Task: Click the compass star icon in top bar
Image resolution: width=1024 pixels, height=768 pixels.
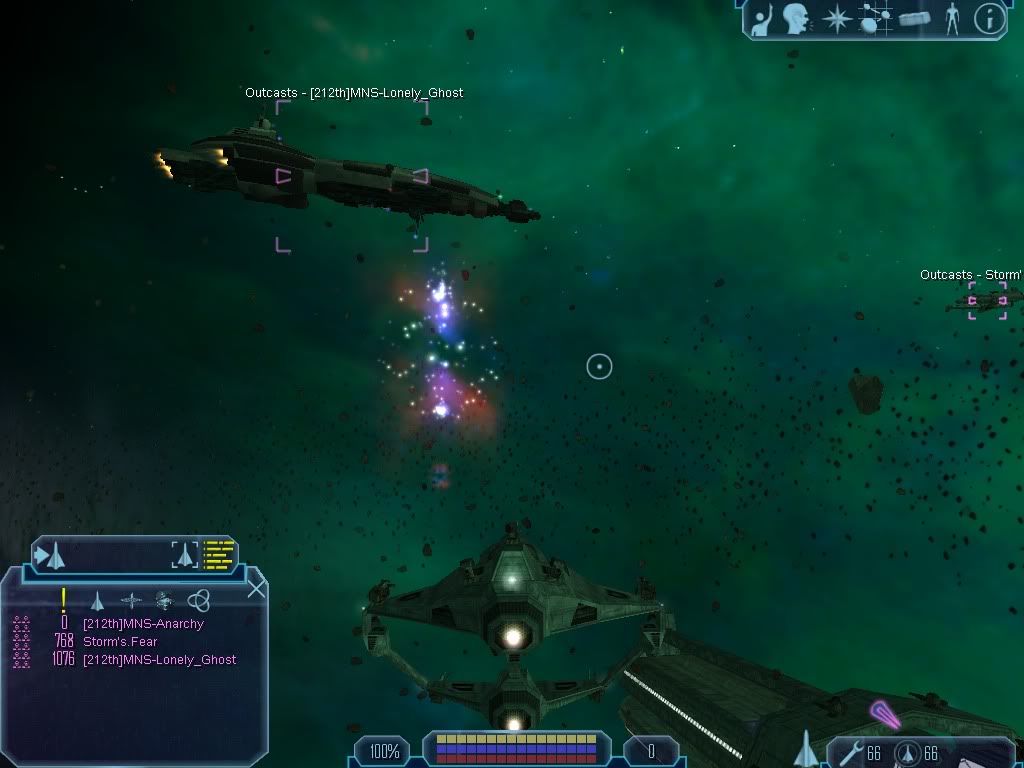Action: [x=836, y=19]
